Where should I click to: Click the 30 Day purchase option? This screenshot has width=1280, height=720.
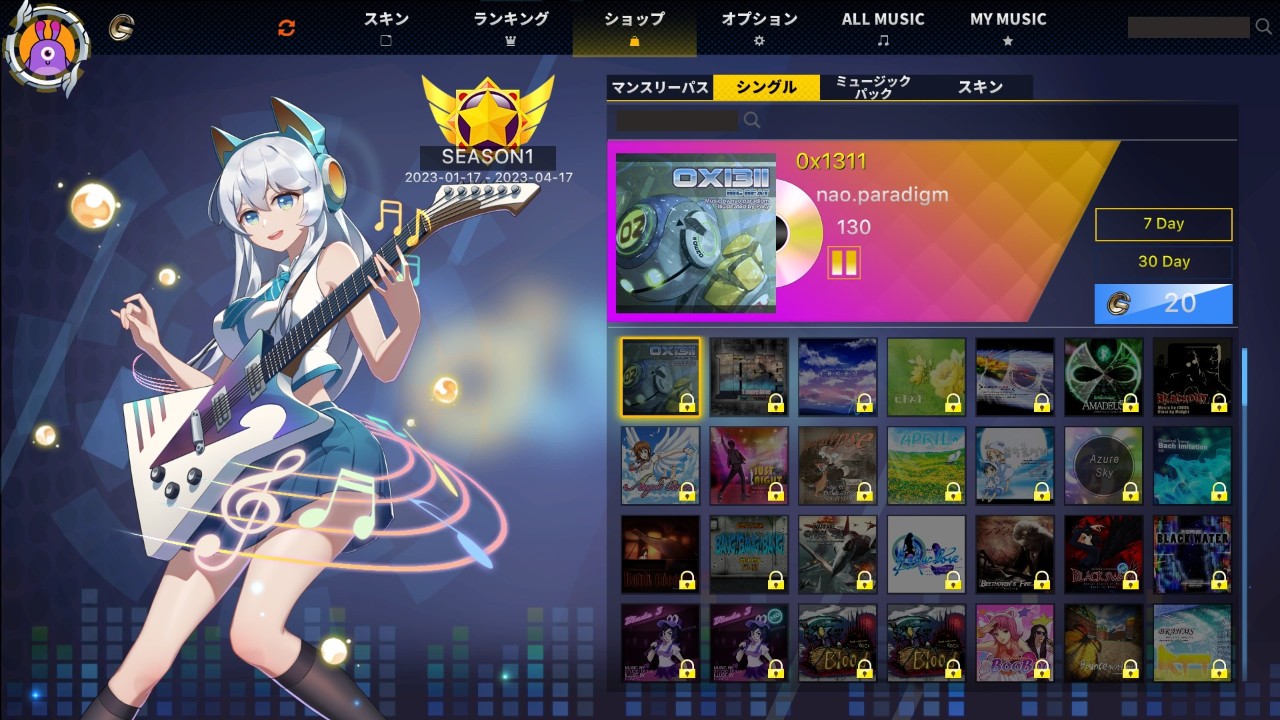(1163, 262)
